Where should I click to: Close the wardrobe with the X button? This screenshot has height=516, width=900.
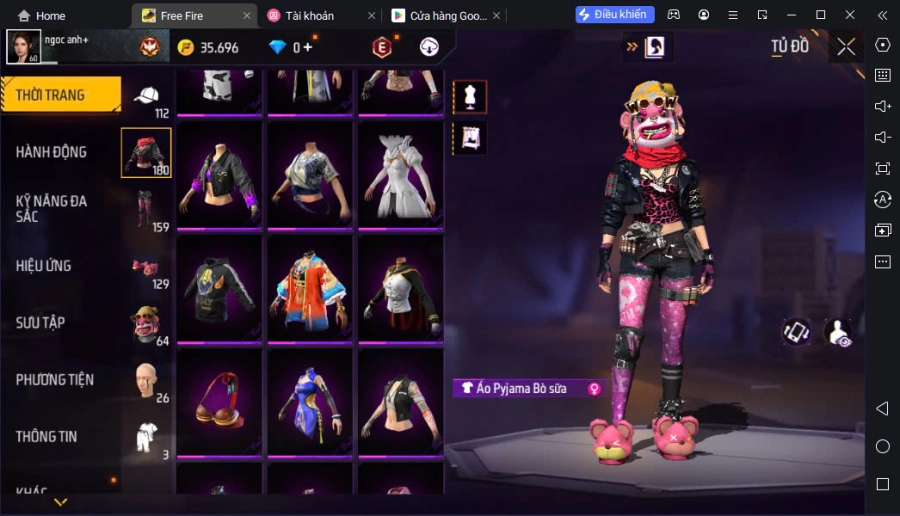coord(846,47)
